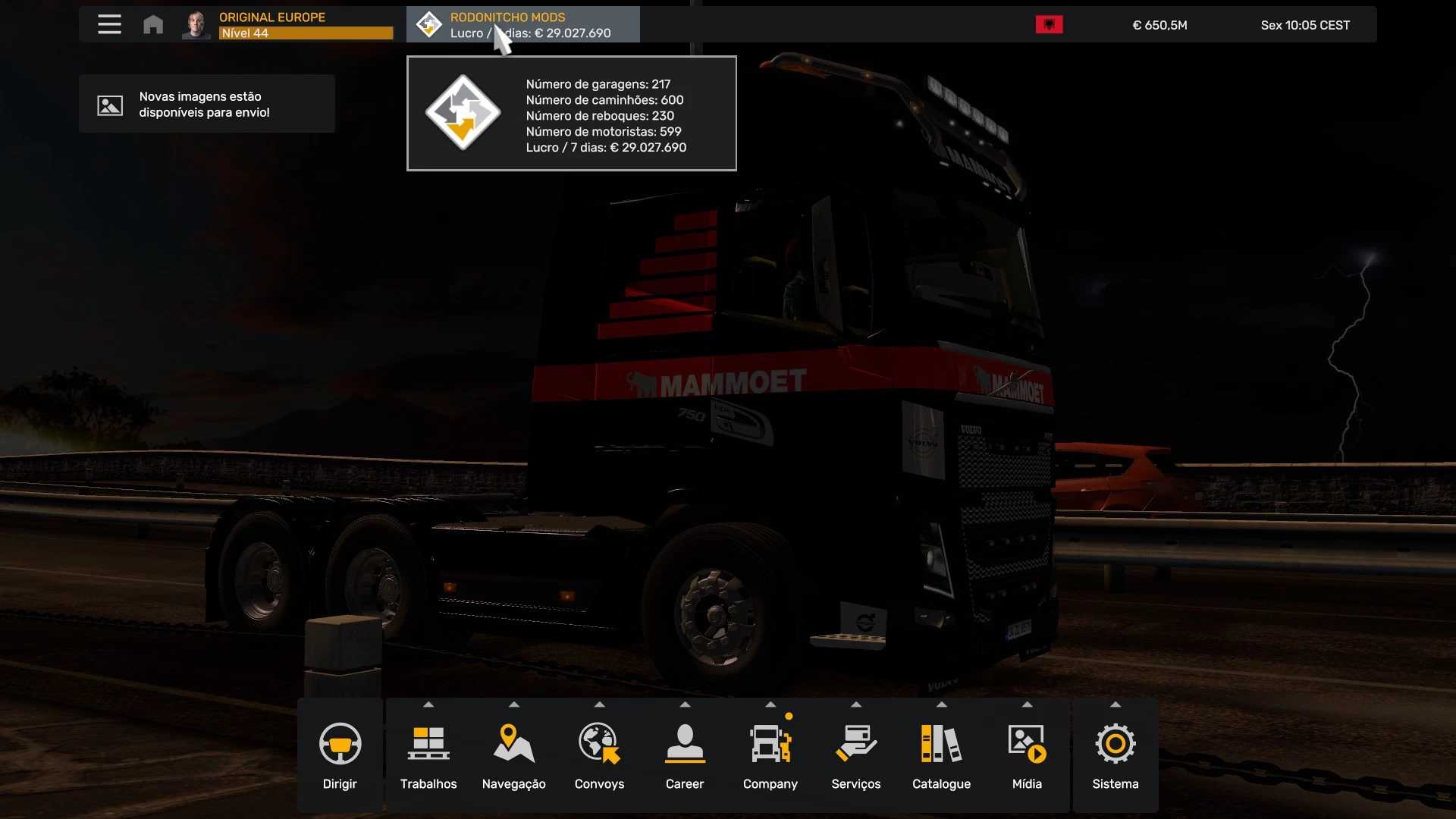1456x819 pixels.
Task: Open the Mídia gallery menu
Action: 1027,755
